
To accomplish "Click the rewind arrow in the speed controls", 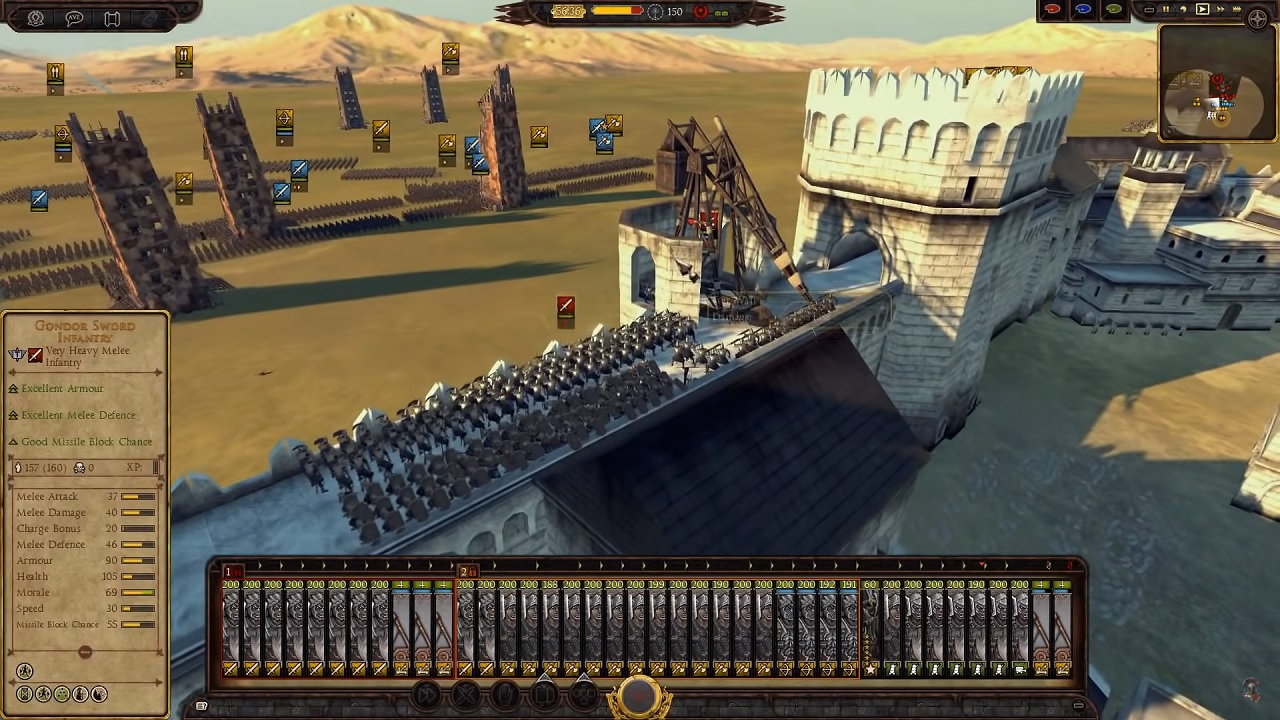I will point(1184,9).
